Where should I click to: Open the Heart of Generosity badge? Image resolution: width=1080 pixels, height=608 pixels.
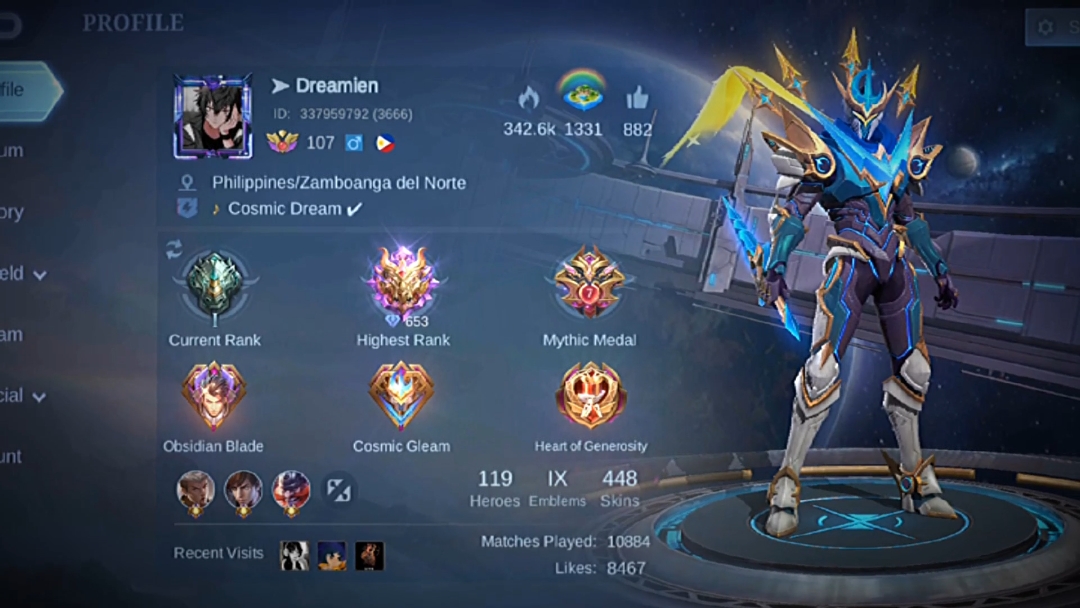click(x=590, y=396)
